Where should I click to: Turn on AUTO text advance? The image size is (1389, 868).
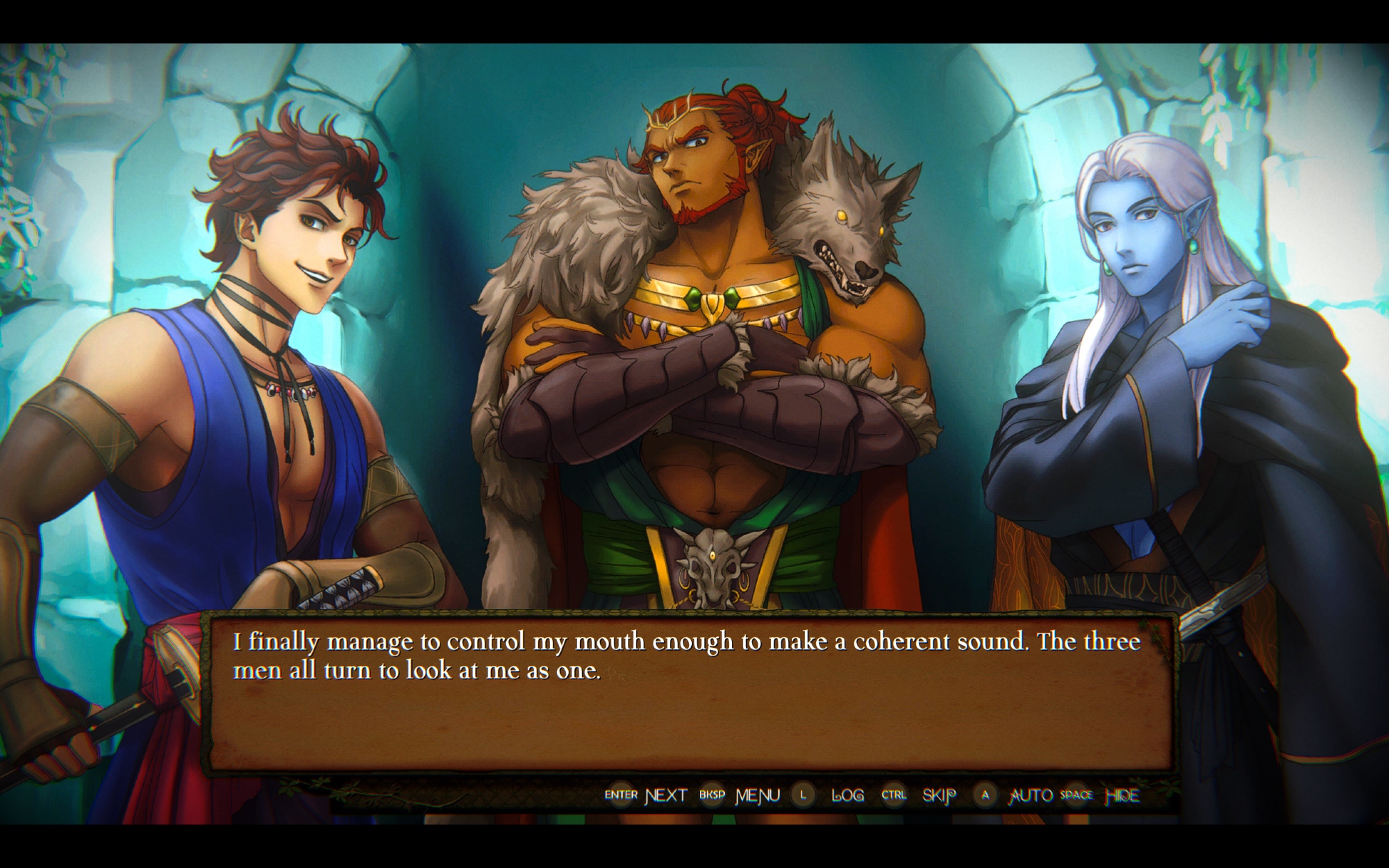click(x=1031, y=795)
